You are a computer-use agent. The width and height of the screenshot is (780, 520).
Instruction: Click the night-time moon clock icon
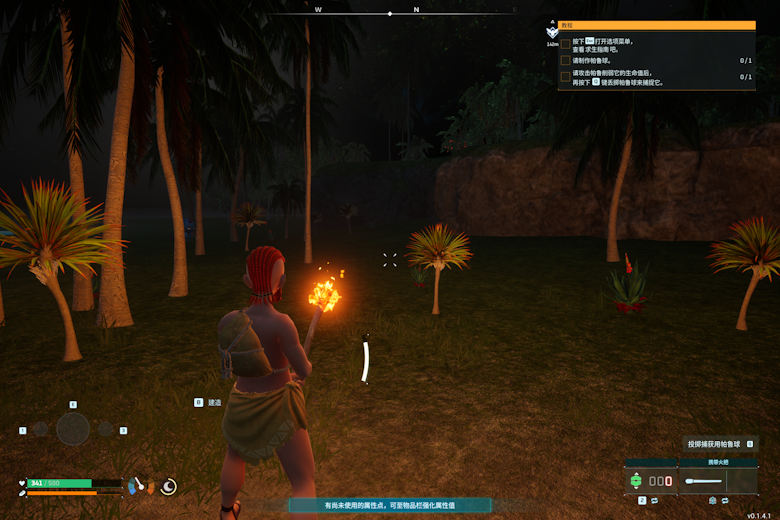tap(169, 486)
